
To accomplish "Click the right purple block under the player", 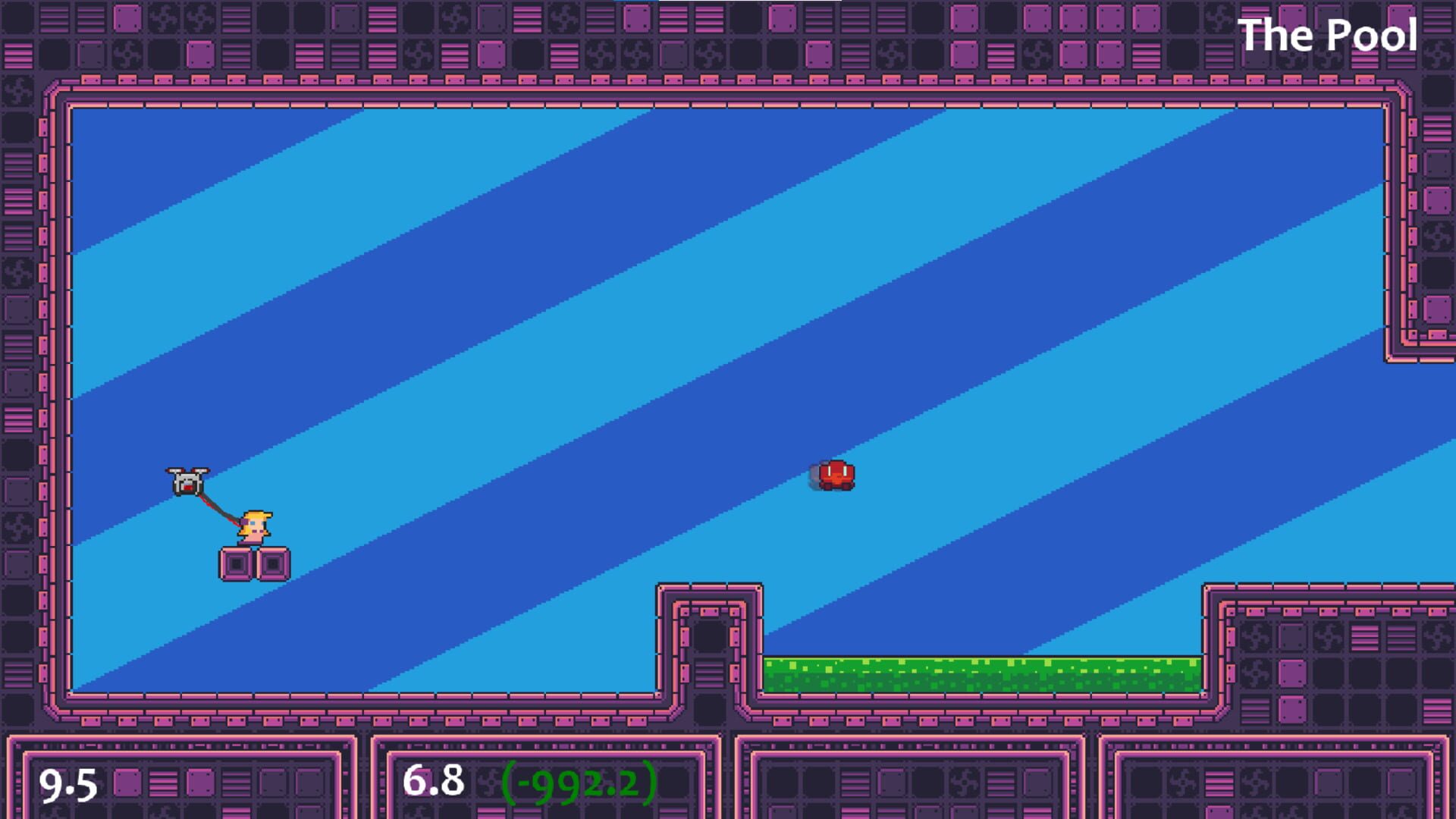I will pyautogui.click(x=273, y=563).
